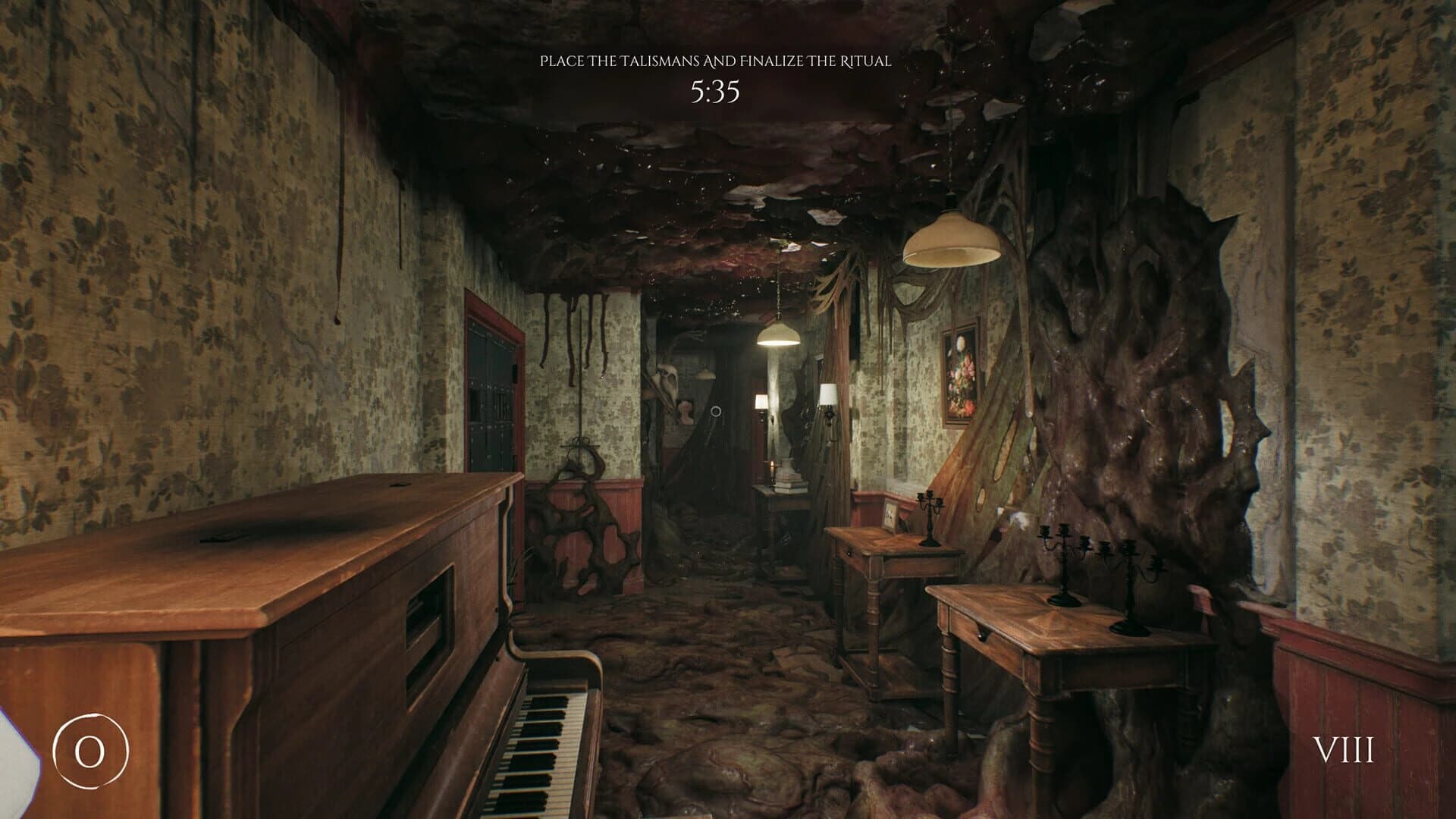Select the white wall sconce lampshade
The width and height of the screenshot is (1456, 819).
click(827, 394)
